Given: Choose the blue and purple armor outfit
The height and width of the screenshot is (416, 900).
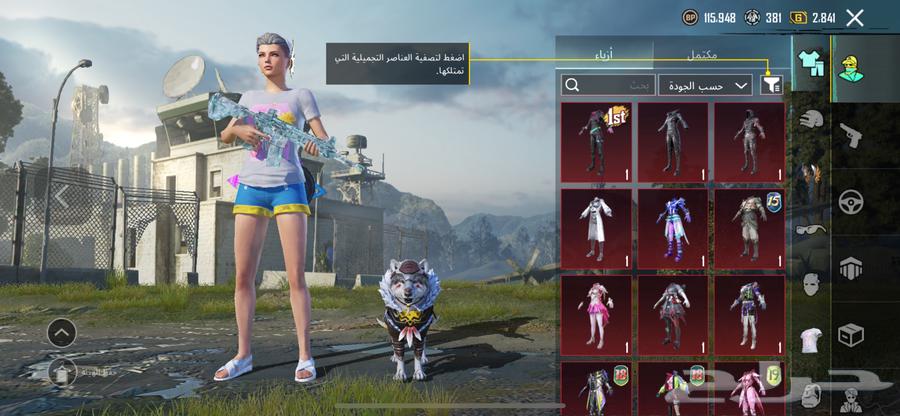Looking at the screenshot, I should [672, 225].
